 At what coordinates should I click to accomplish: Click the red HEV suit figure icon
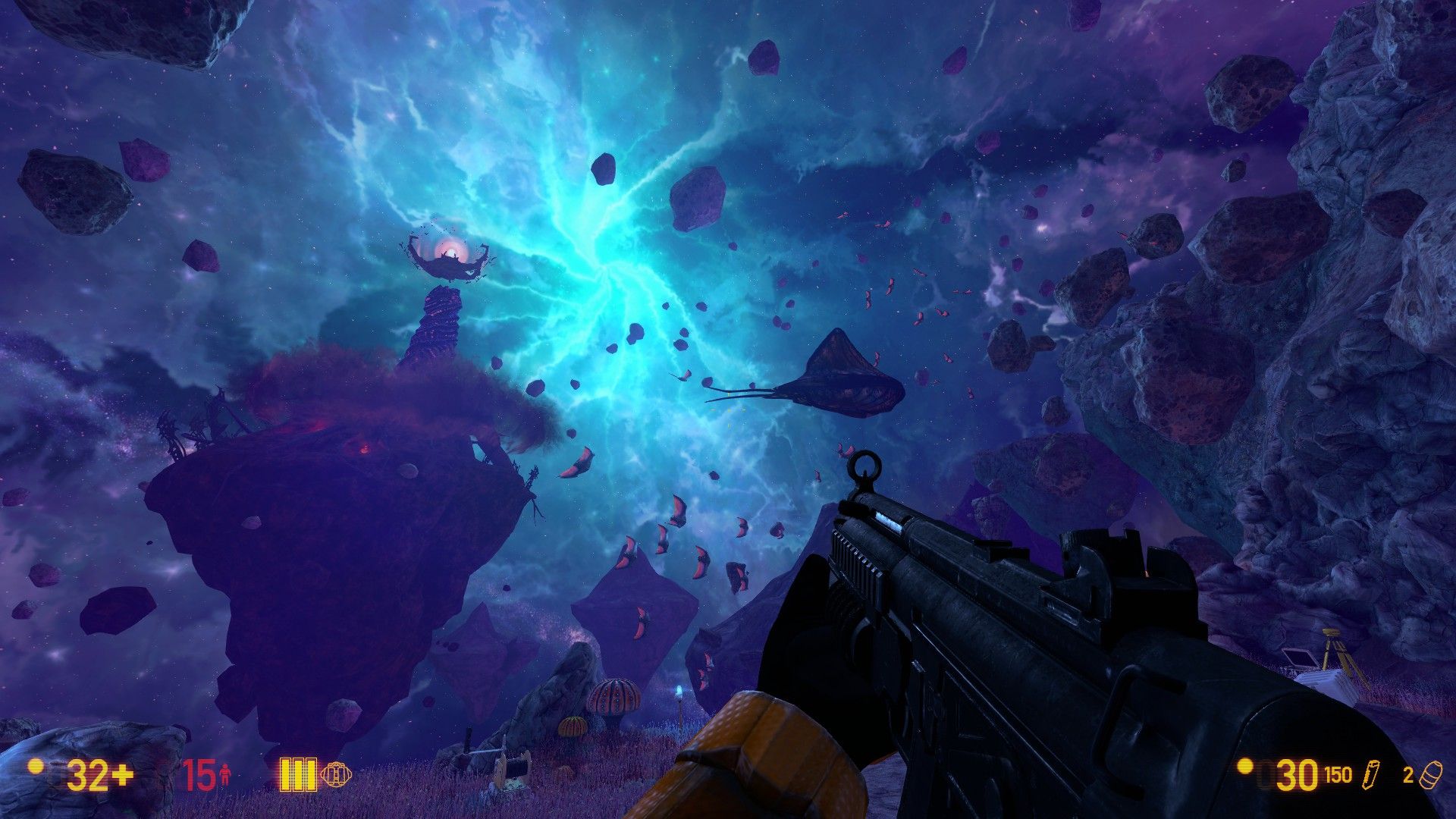[224, 775]
